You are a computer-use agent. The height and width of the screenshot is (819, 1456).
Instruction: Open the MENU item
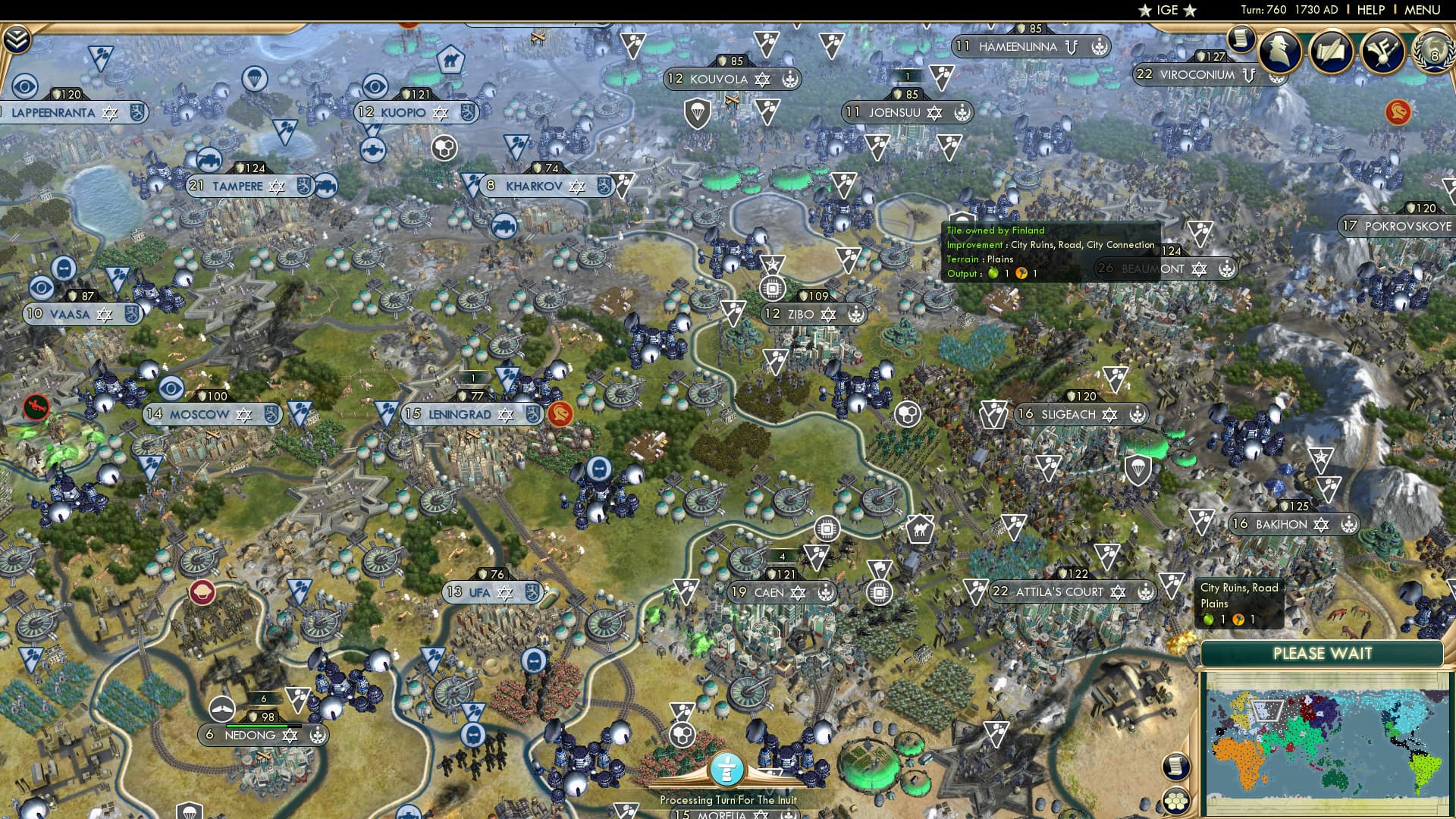tap(1424, 10)
